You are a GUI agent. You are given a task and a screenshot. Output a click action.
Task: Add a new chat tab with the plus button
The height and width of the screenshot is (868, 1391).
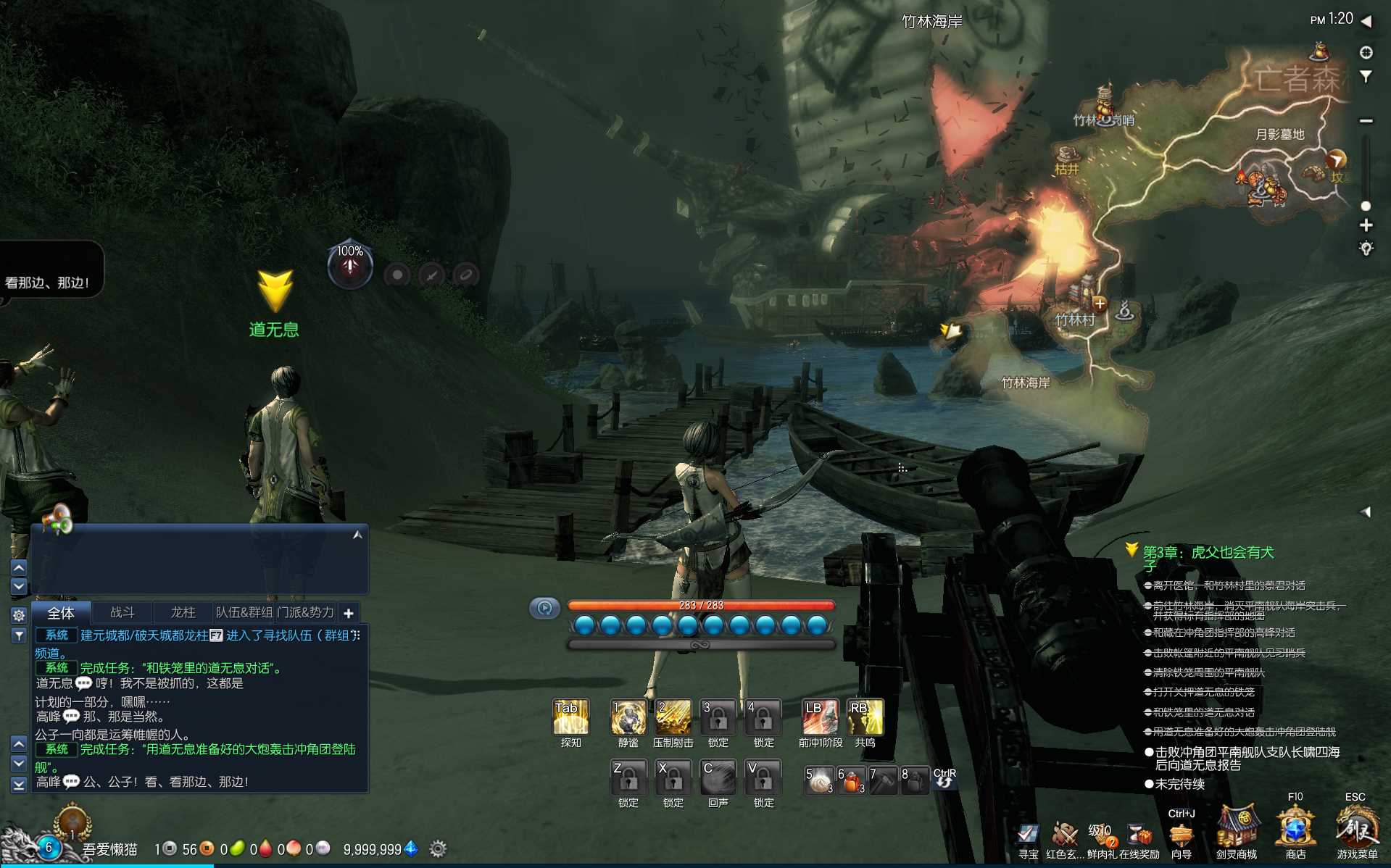pyautogui.click(x=349, y=613)
